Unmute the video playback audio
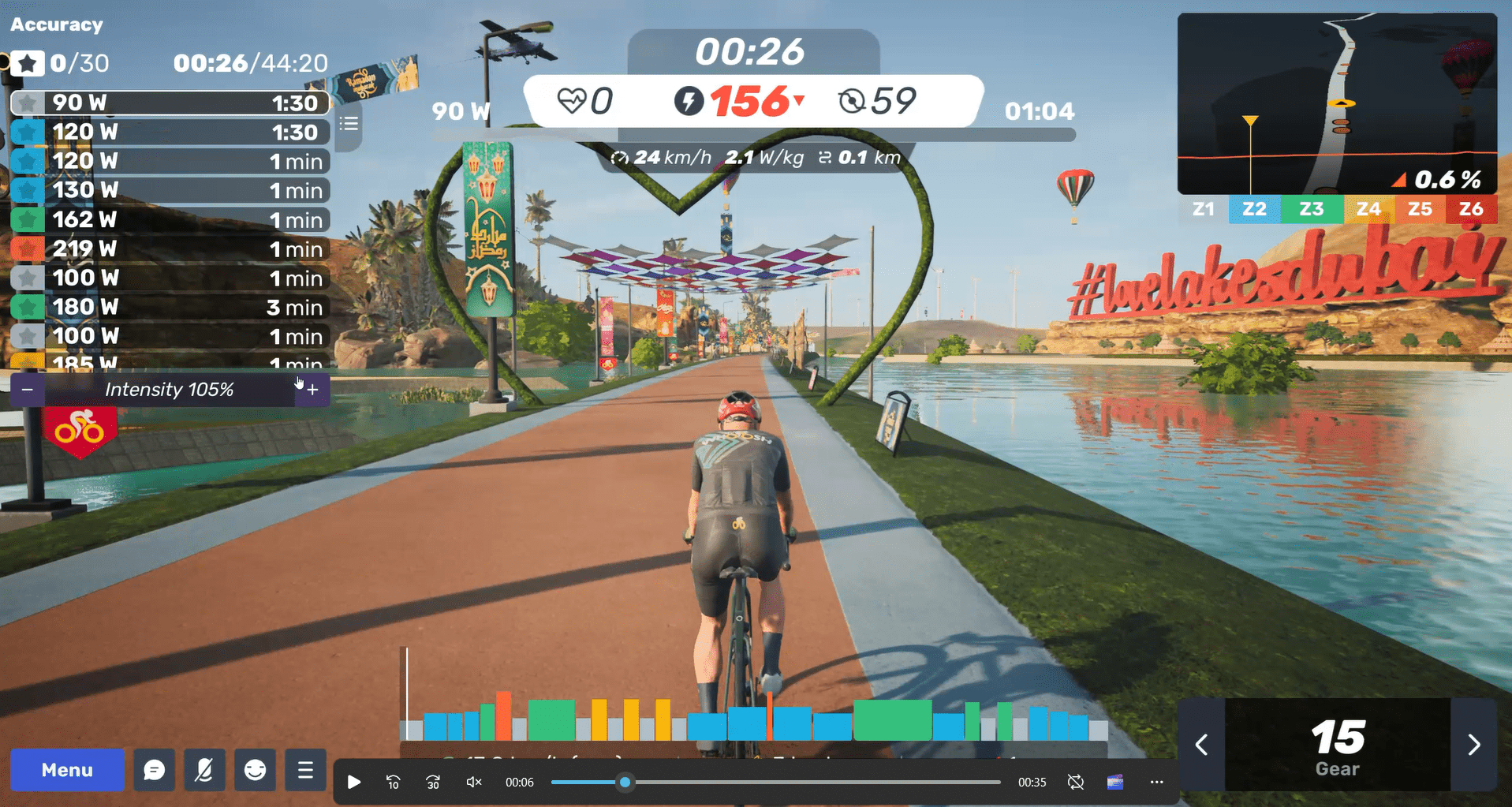 [472, 782]
